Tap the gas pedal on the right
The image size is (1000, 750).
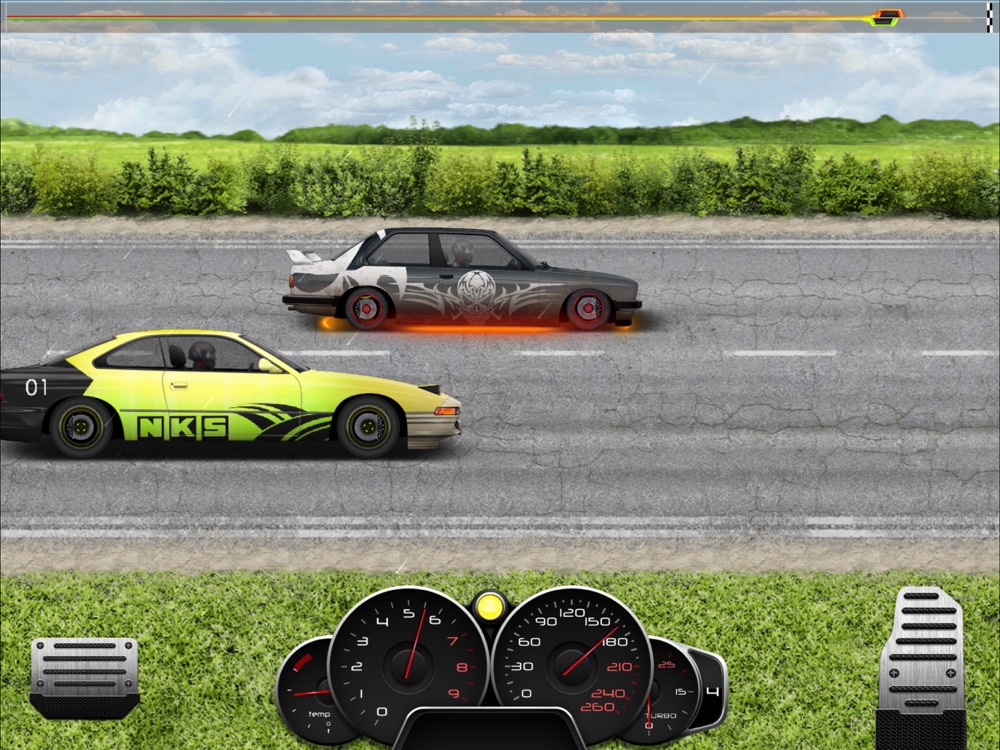click(920, 660)
